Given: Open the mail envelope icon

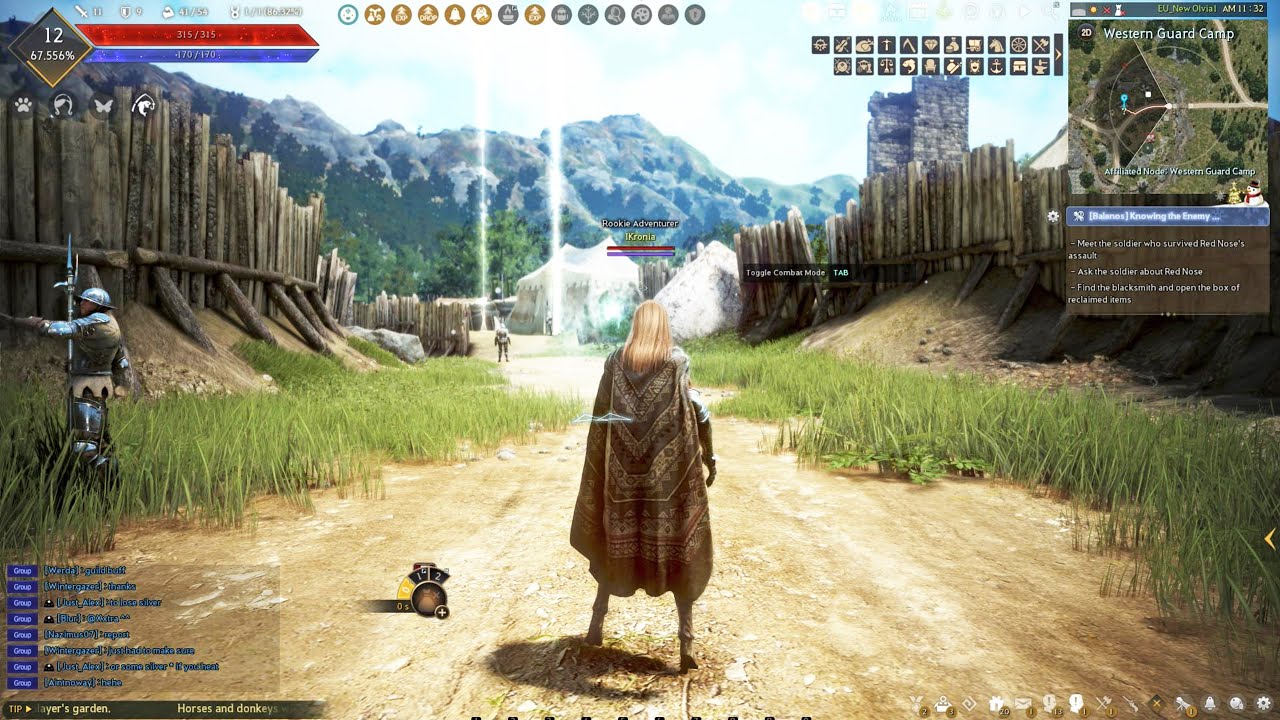Looking at the screenshot, I should [x=1022, y=703].
